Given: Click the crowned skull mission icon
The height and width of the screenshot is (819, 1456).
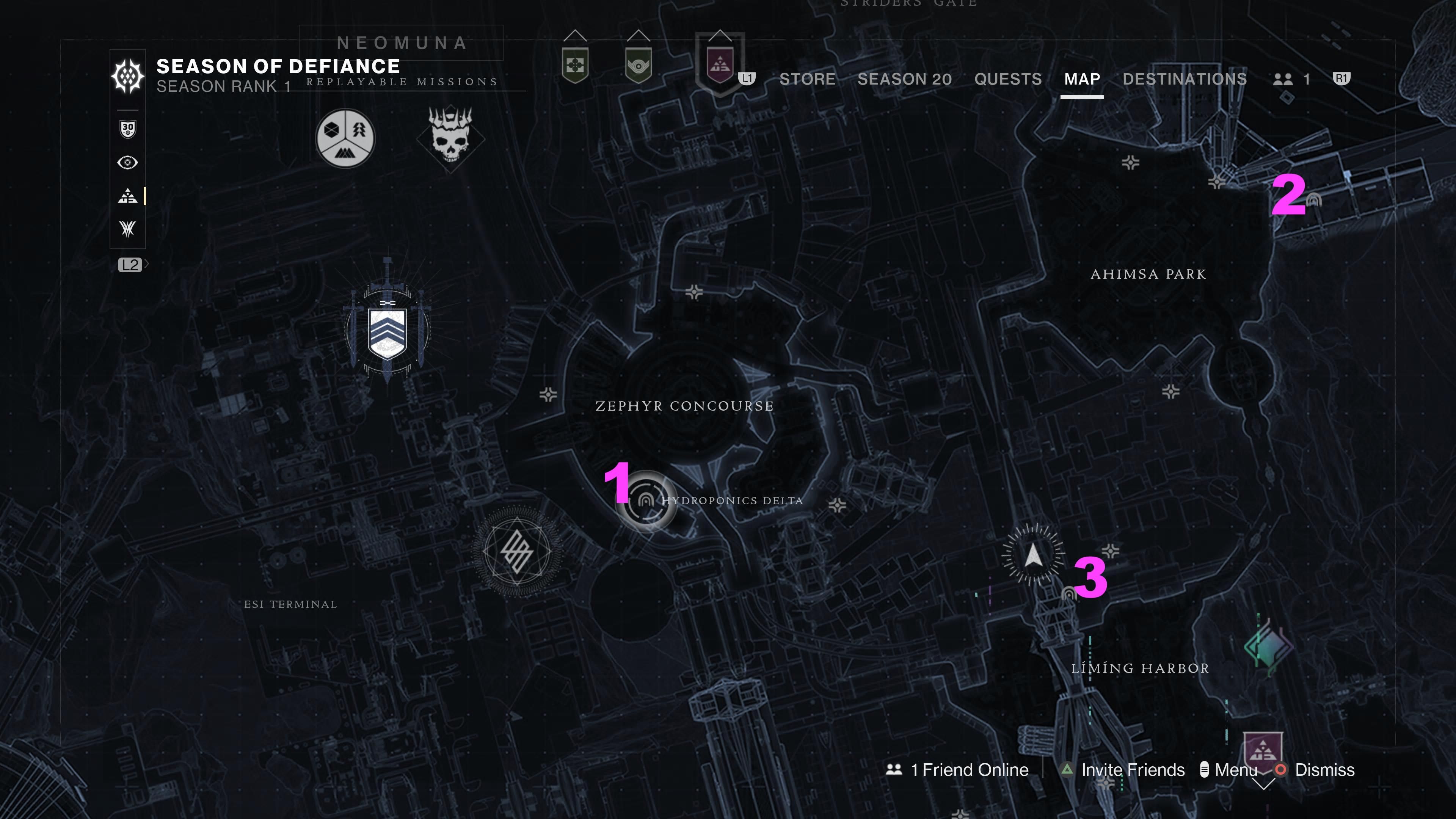Looking at the screenshot, I should point(449,137).
